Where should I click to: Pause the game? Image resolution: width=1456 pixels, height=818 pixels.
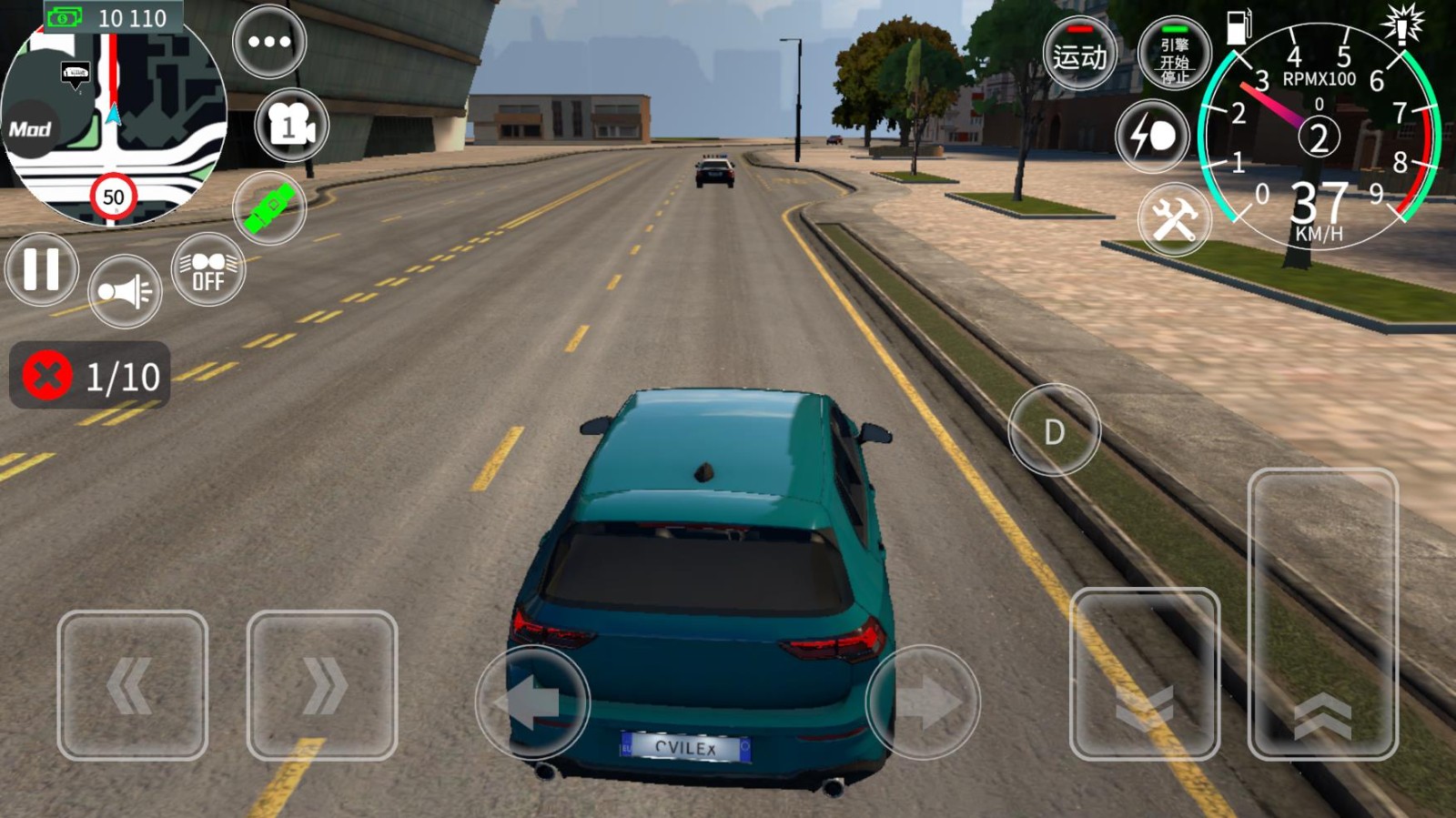[x=42, y=269]
